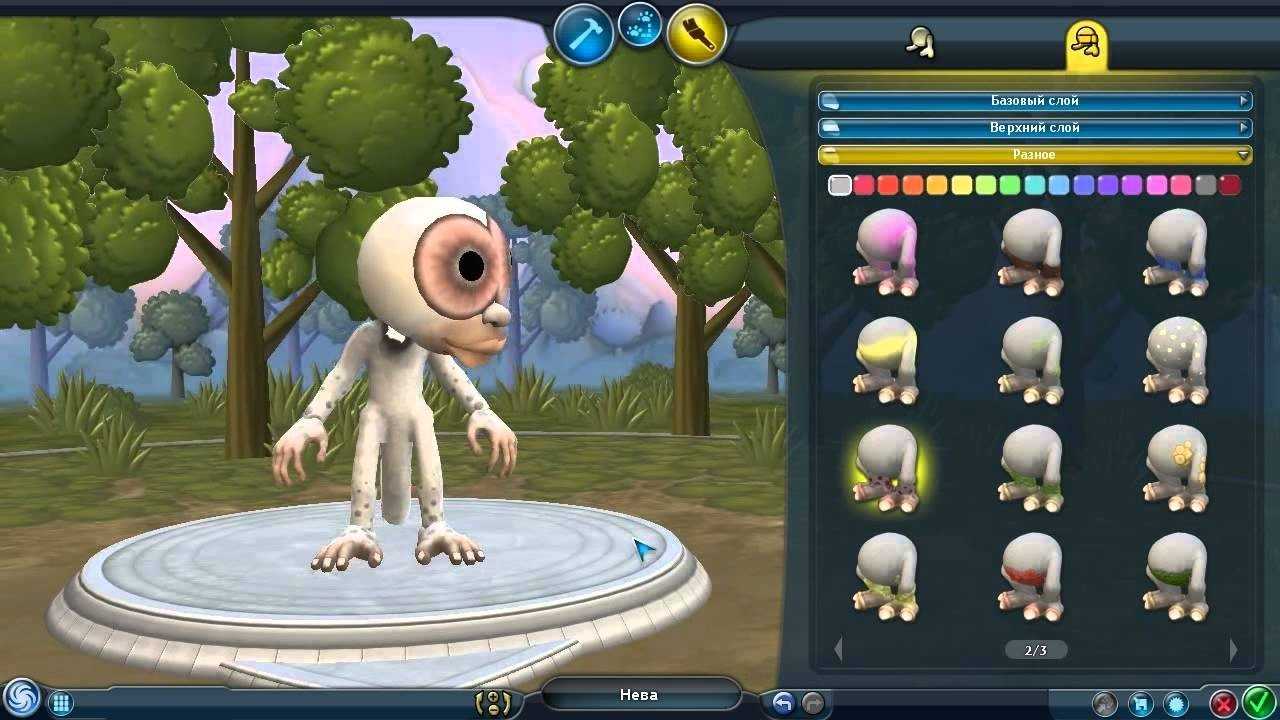Screen dimensions: 1280x720
Task: Click the creature name field Нева
Action: coord(639,695)
